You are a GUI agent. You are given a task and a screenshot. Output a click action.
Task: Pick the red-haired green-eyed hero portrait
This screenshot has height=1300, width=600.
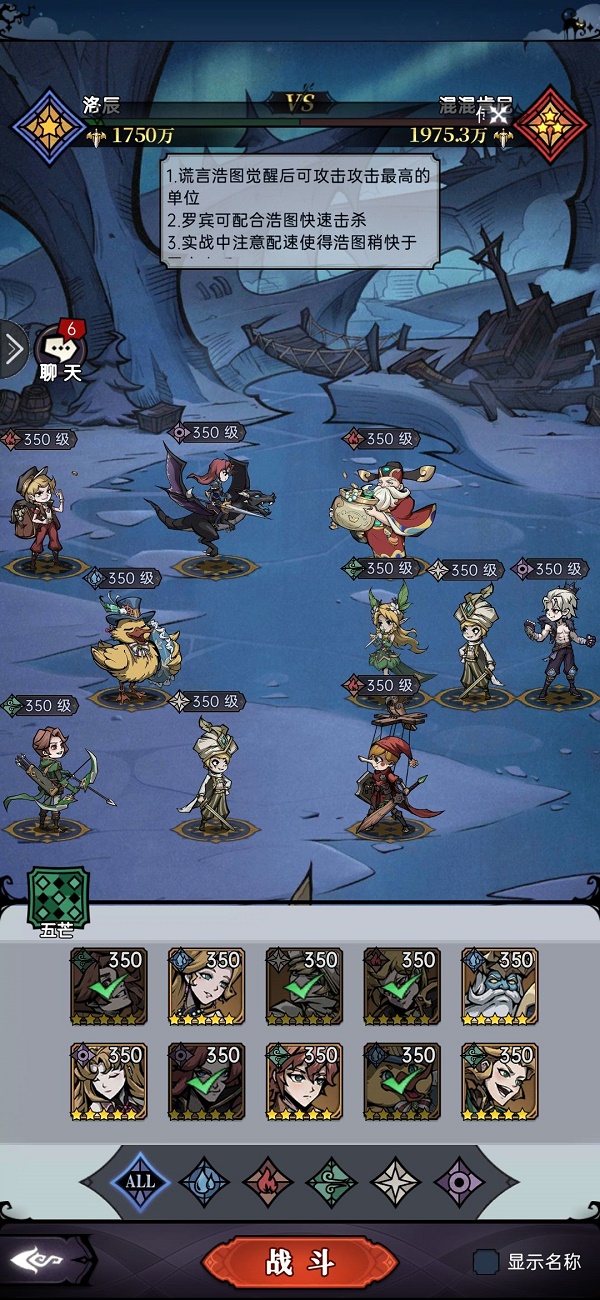[304, 1081]
